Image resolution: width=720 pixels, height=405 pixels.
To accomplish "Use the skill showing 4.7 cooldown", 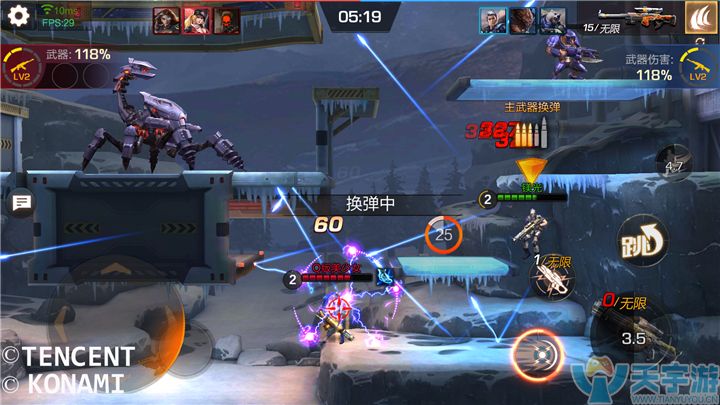I will coord(676,165).
